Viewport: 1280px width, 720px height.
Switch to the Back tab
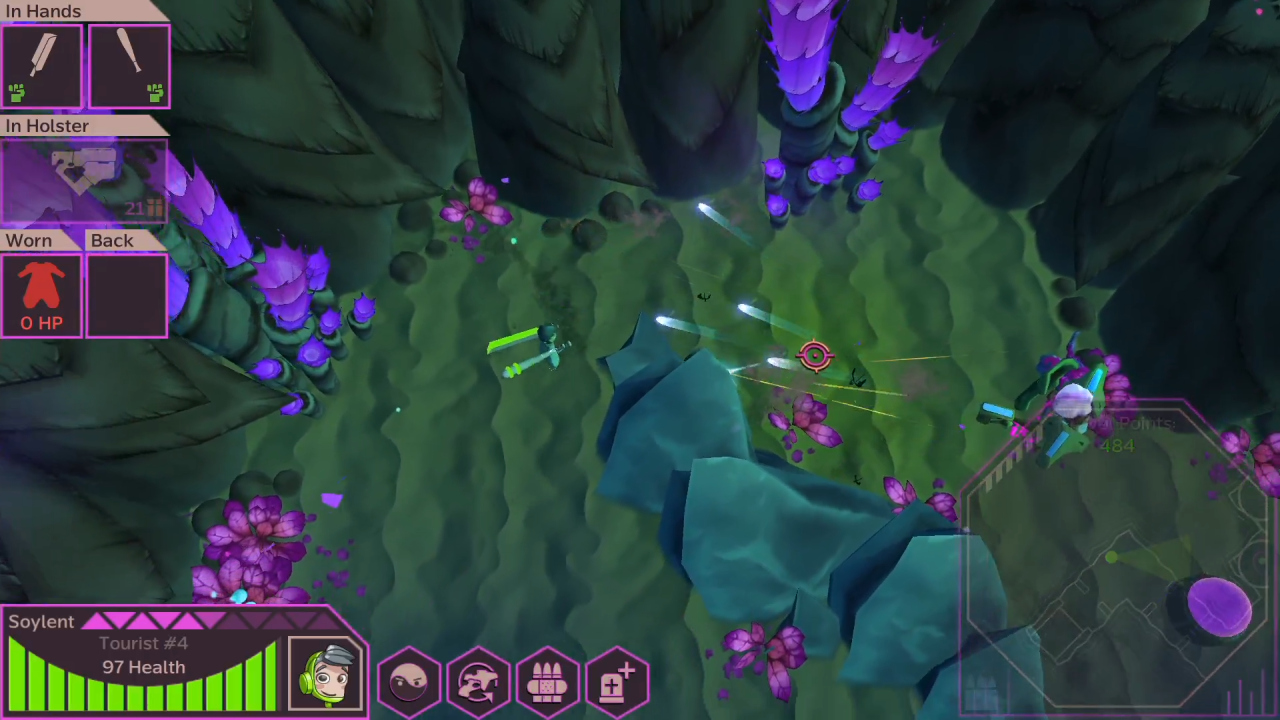(x=111, y=240)
